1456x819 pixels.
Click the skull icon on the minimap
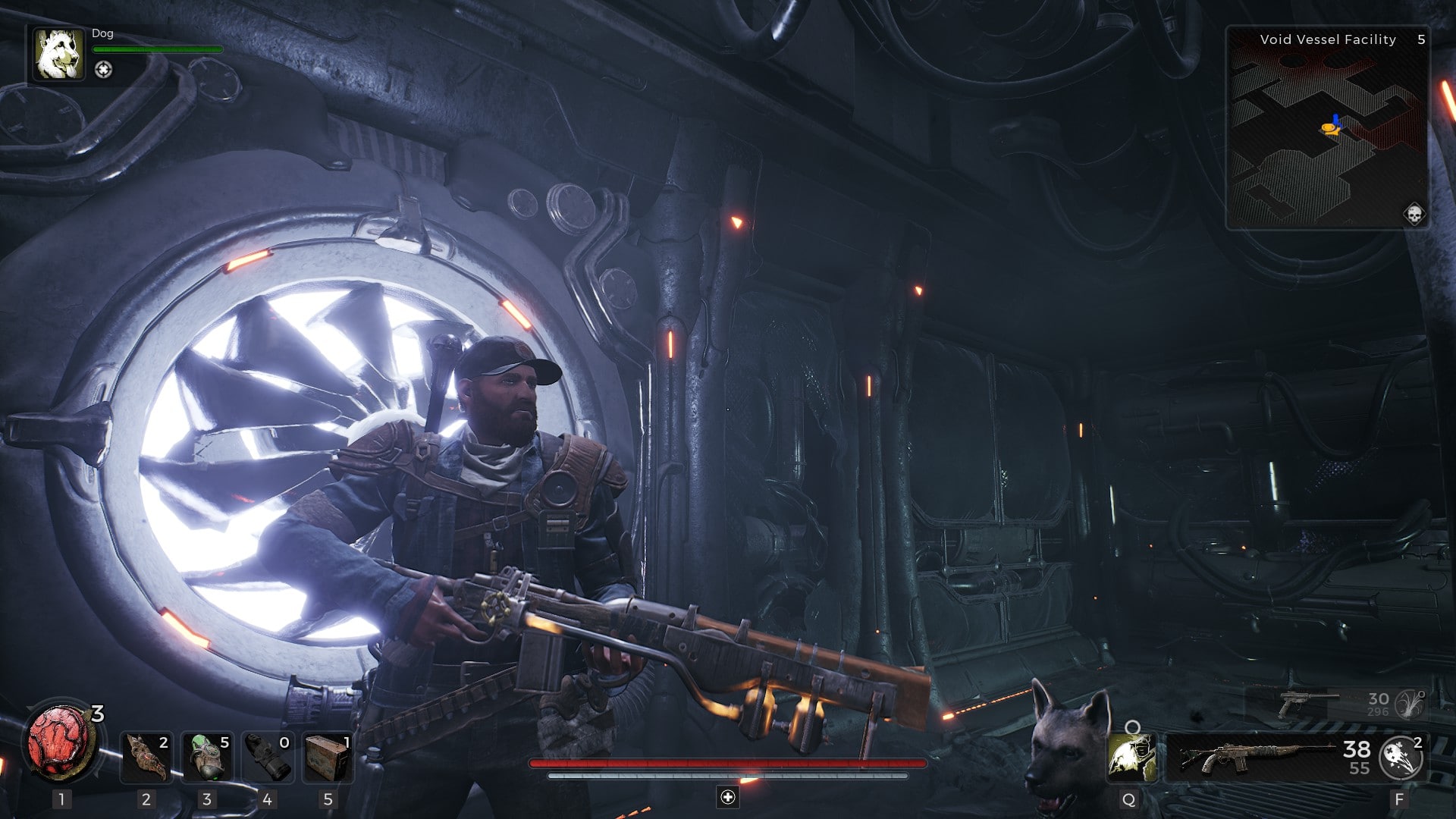[x=1414, y=214]
